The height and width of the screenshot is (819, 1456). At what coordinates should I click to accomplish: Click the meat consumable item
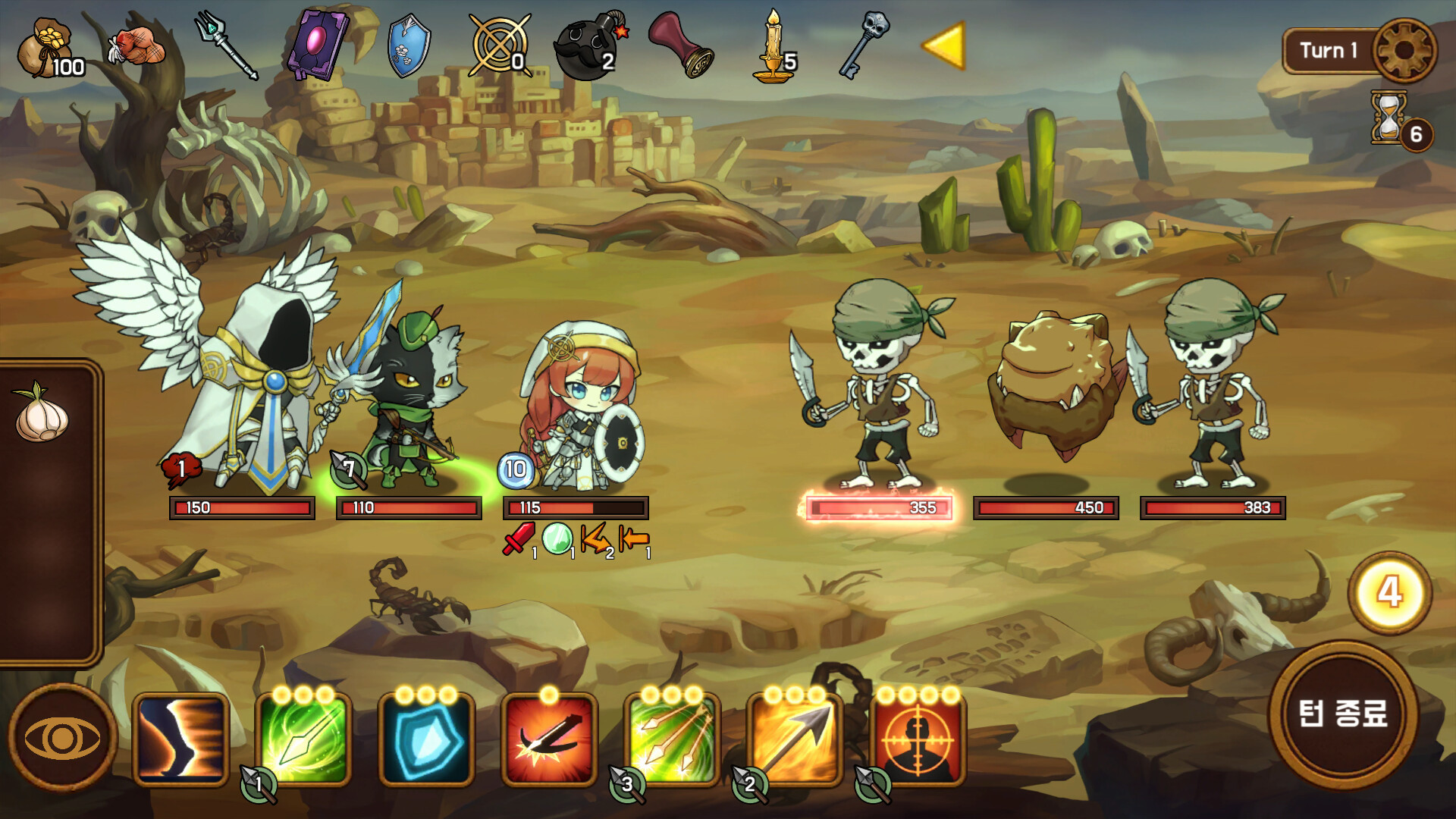(x=136, y=45)
